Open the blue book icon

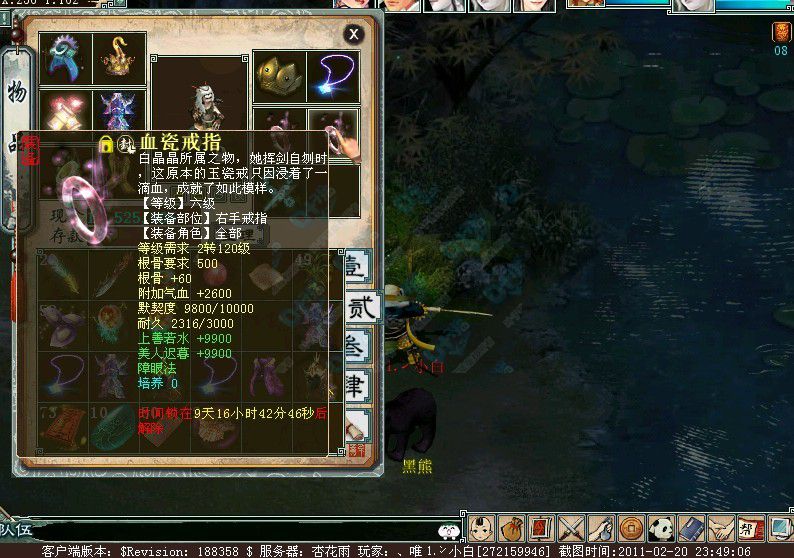(x=690, y=527)
